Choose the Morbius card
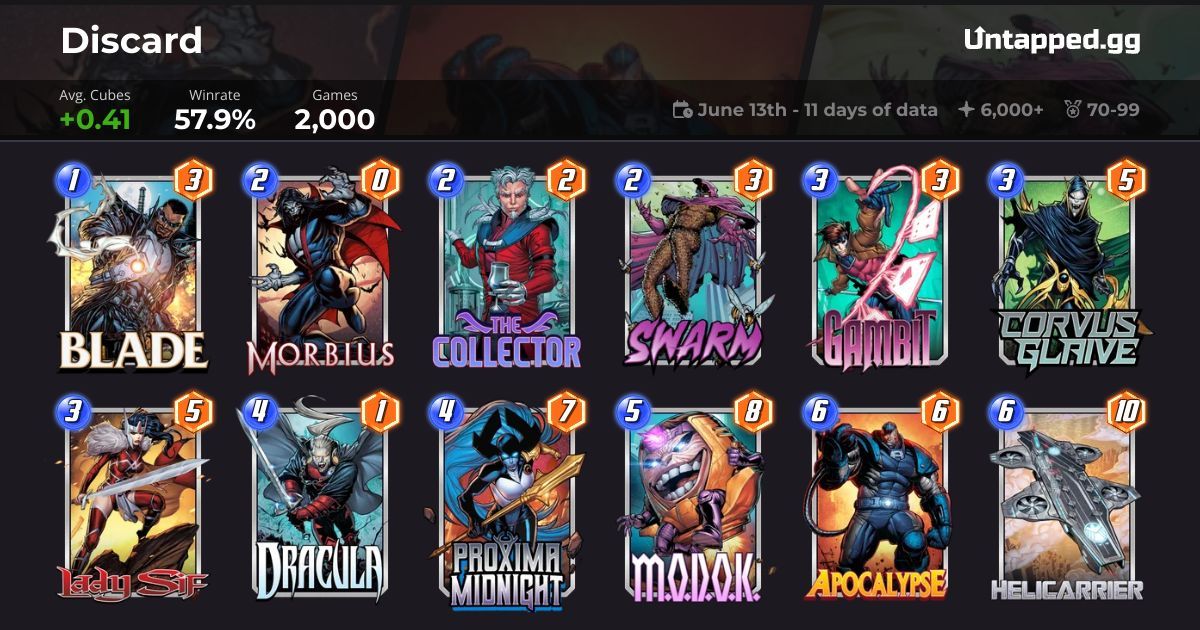 click(x=320, y=270)
